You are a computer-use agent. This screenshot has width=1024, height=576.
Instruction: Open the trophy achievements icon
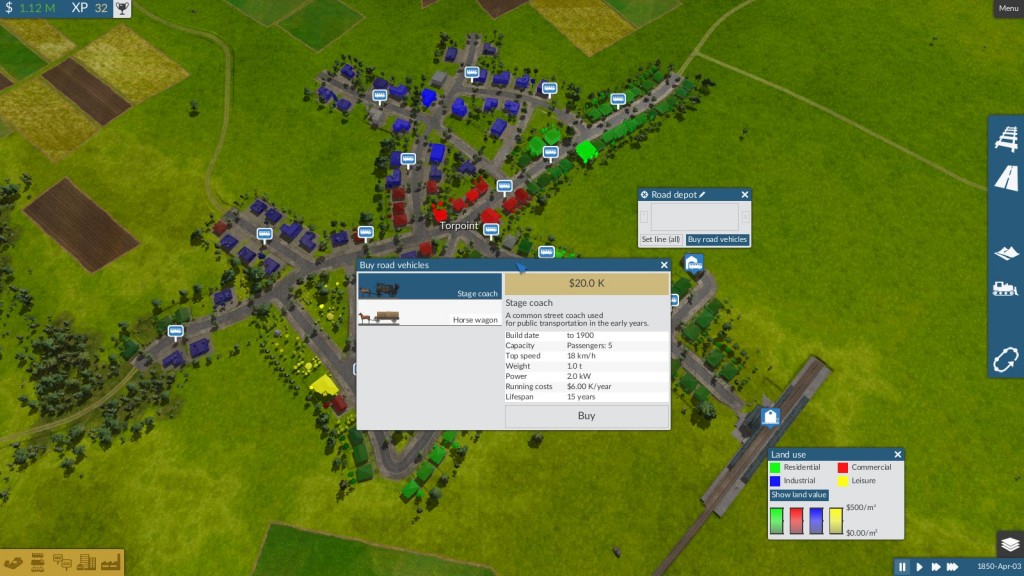(121, 9)
